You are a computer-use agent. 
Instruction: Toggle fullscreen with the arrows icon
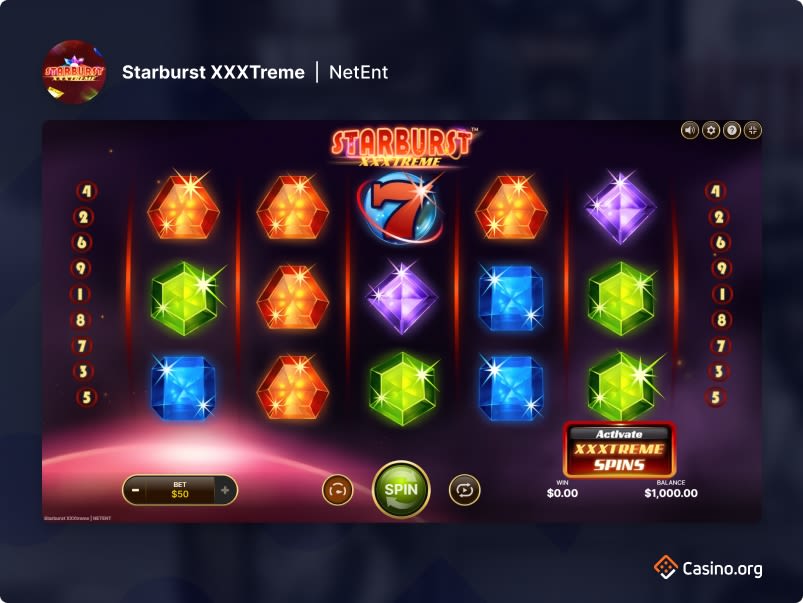point(753,130)
